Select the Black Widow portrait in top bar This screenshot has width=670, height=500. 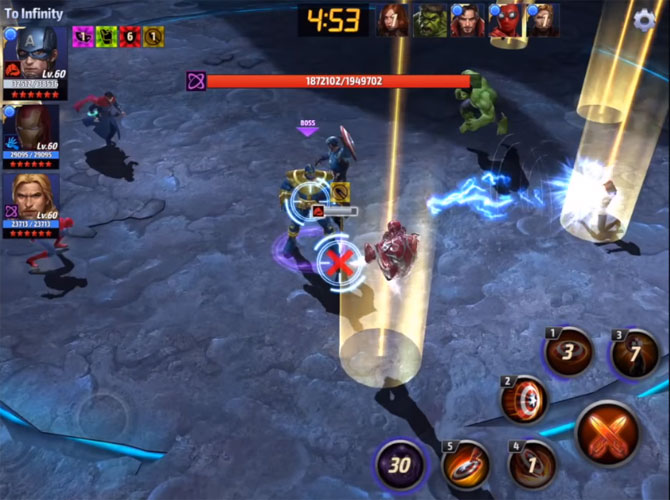pos(393,20)
